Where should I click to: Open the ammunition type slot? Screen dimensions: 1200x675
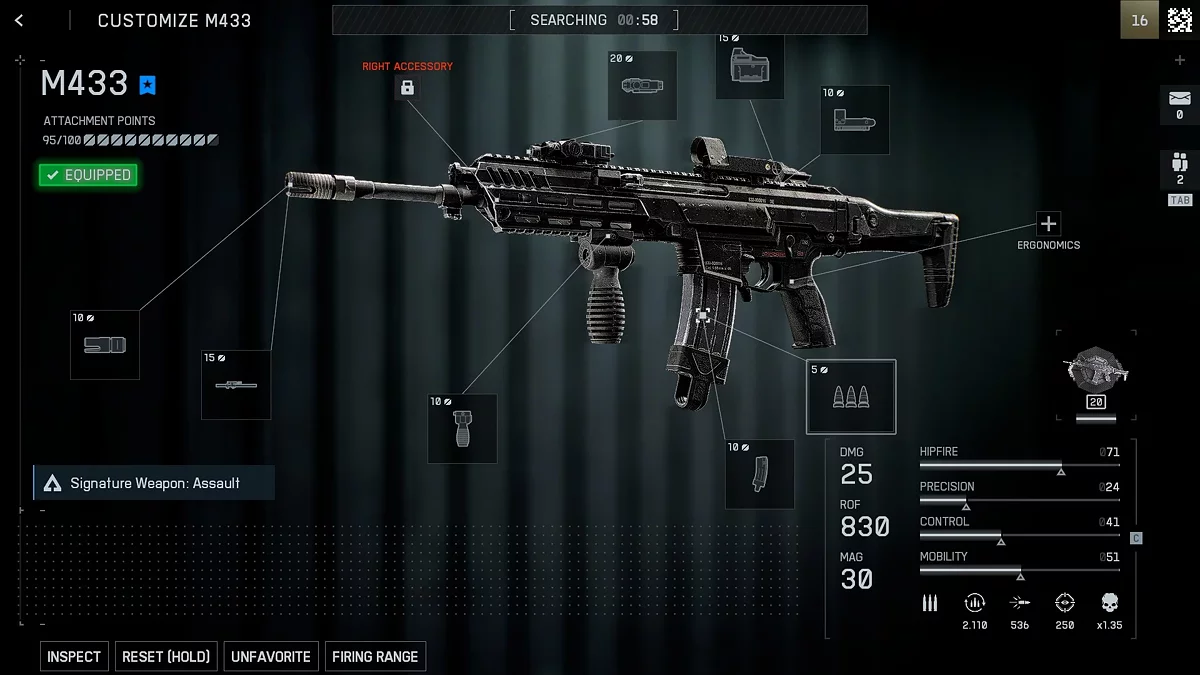[x=851, y=397]
